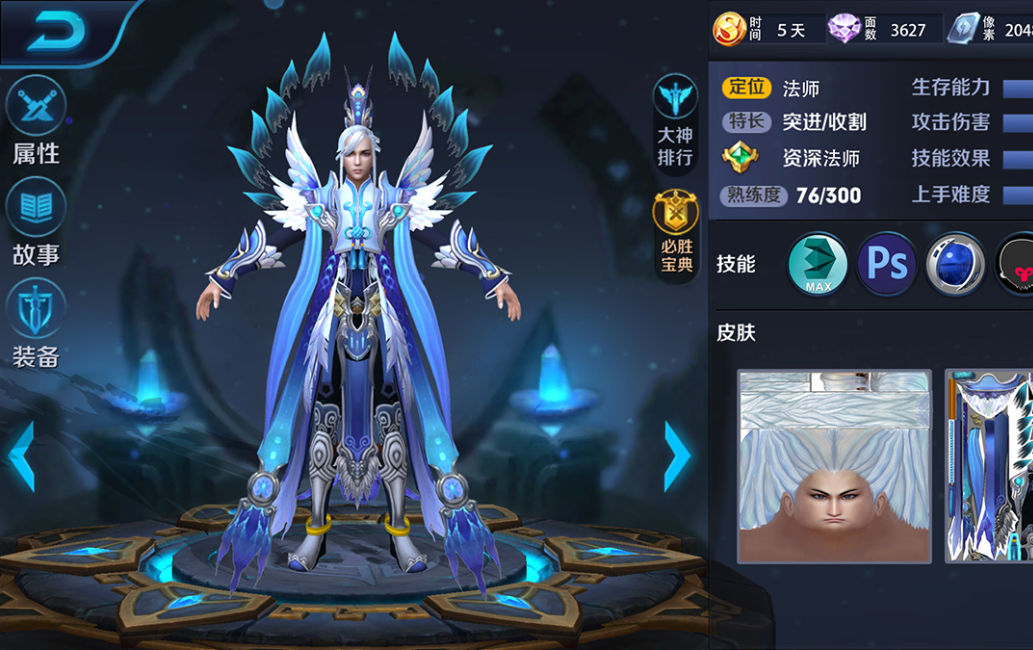Select the red monkey-face skill icon
The width and height of the screenshot is (1033, 650).
pyautogui.click(x=1016, y=264)
